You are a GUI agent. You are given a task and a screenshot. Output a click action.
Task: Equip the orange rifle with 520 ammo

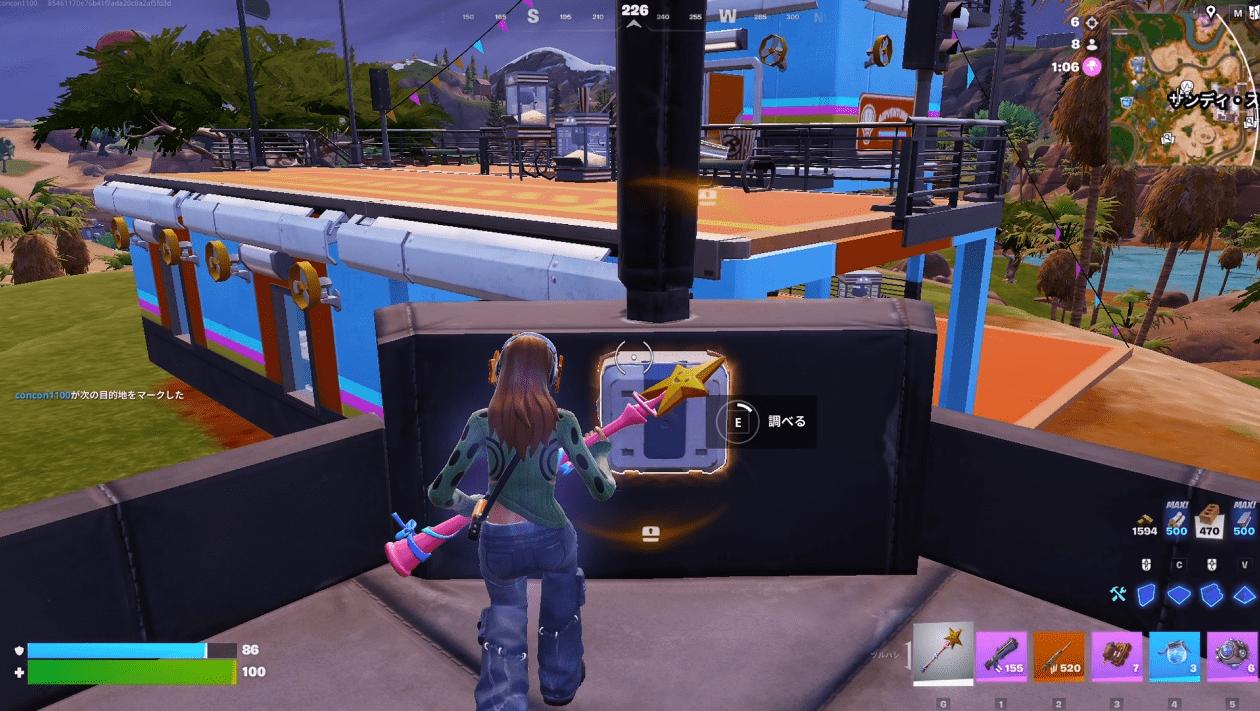pos(1059,657)
